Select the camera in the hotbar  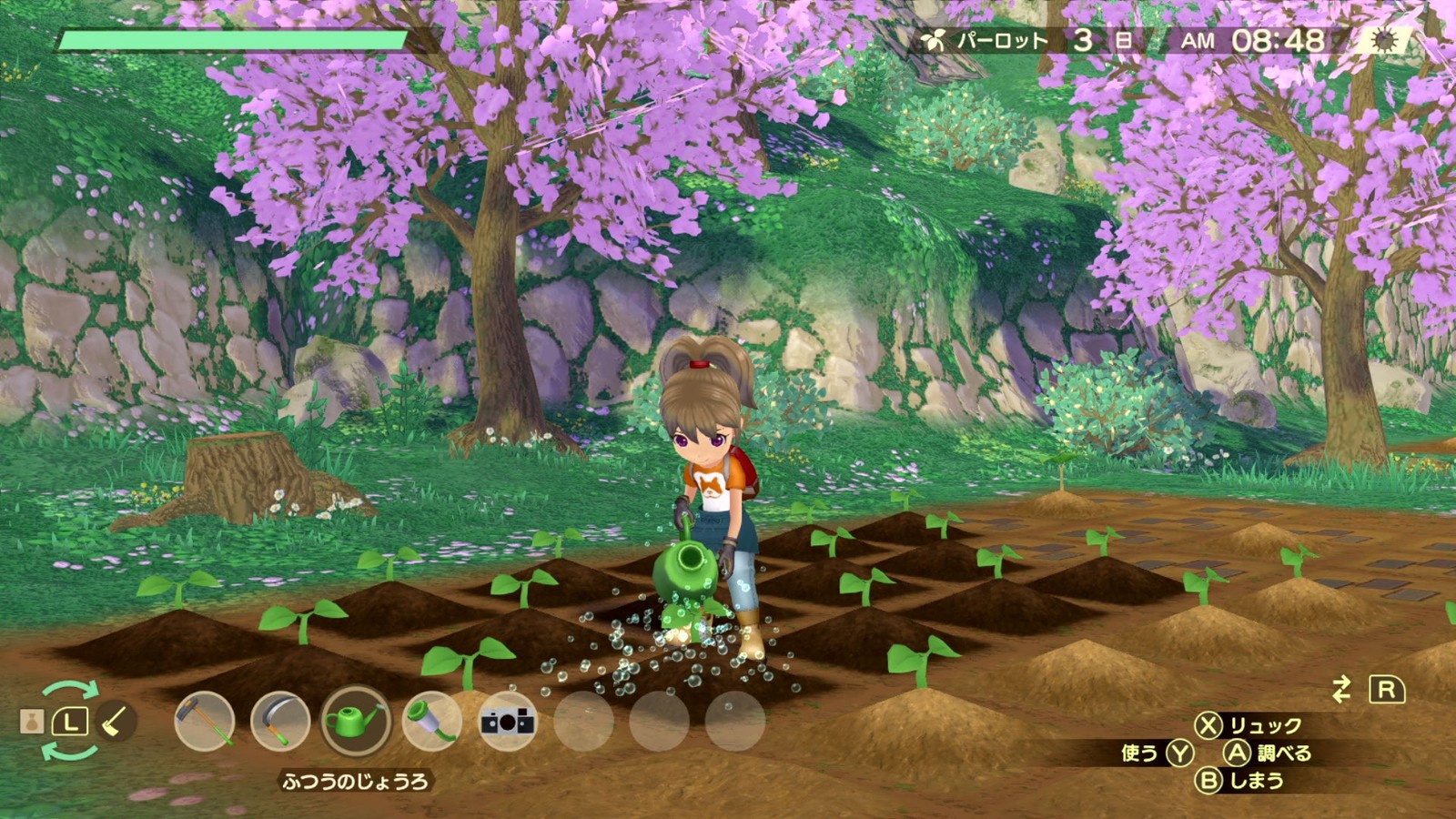[507, 722]
